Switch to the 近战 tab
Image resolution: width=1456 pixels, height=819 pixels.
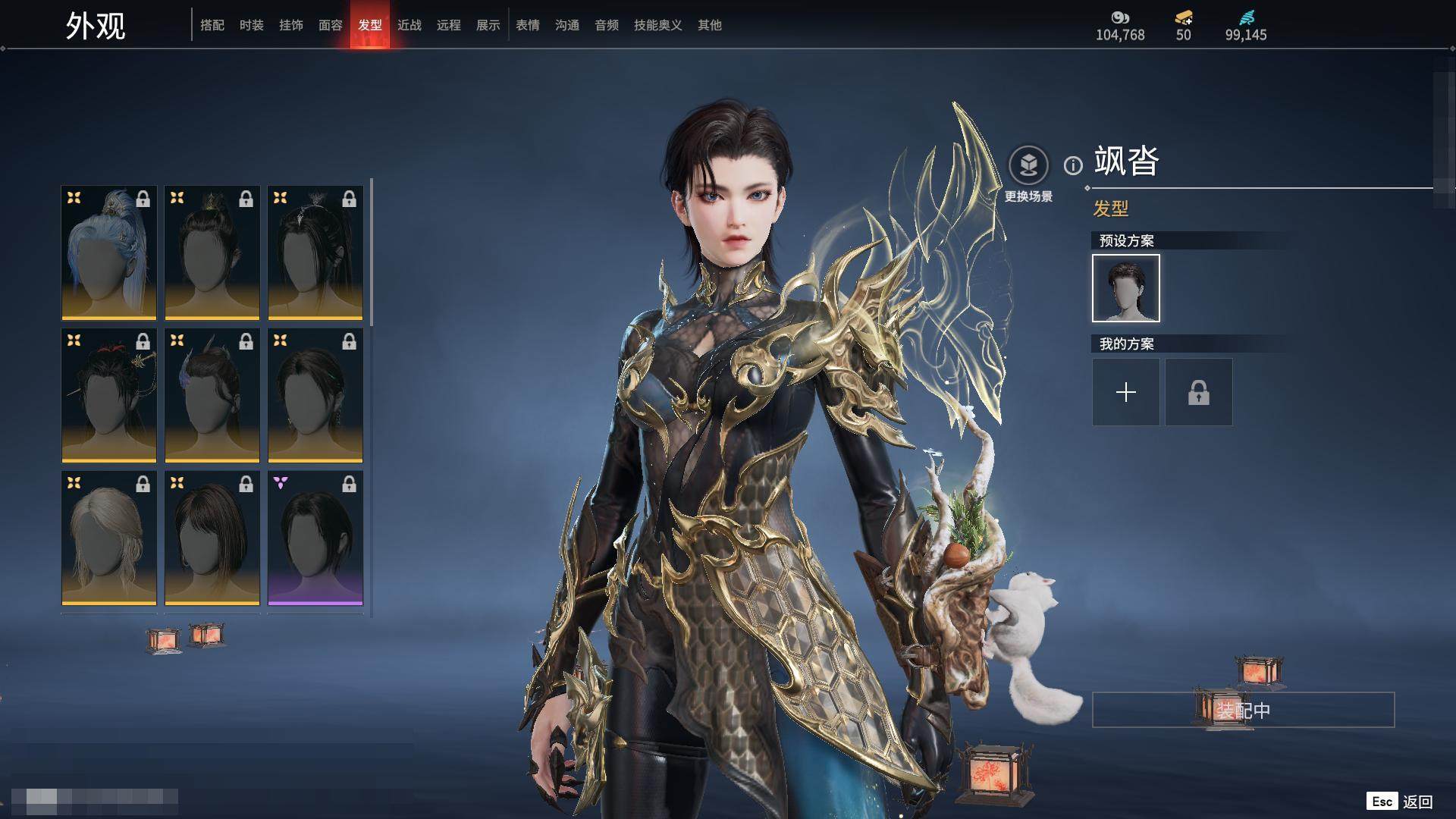[409, 25]
